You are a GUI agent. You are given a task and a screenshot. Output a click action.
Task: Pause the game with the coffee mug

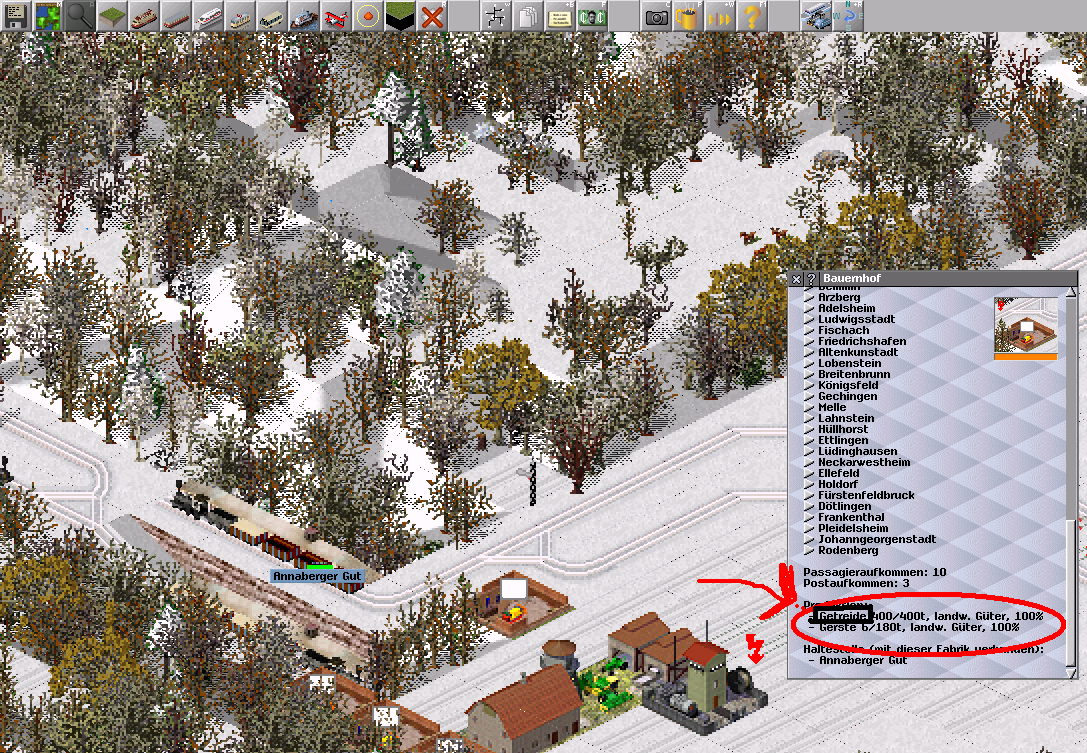688,16
